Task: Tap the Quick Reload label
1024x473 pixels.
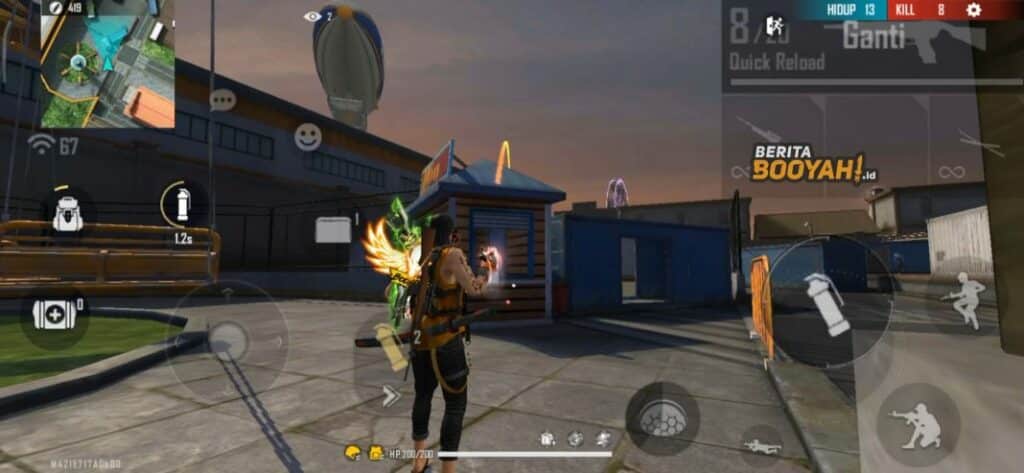Action: click(x=777, y=62)
